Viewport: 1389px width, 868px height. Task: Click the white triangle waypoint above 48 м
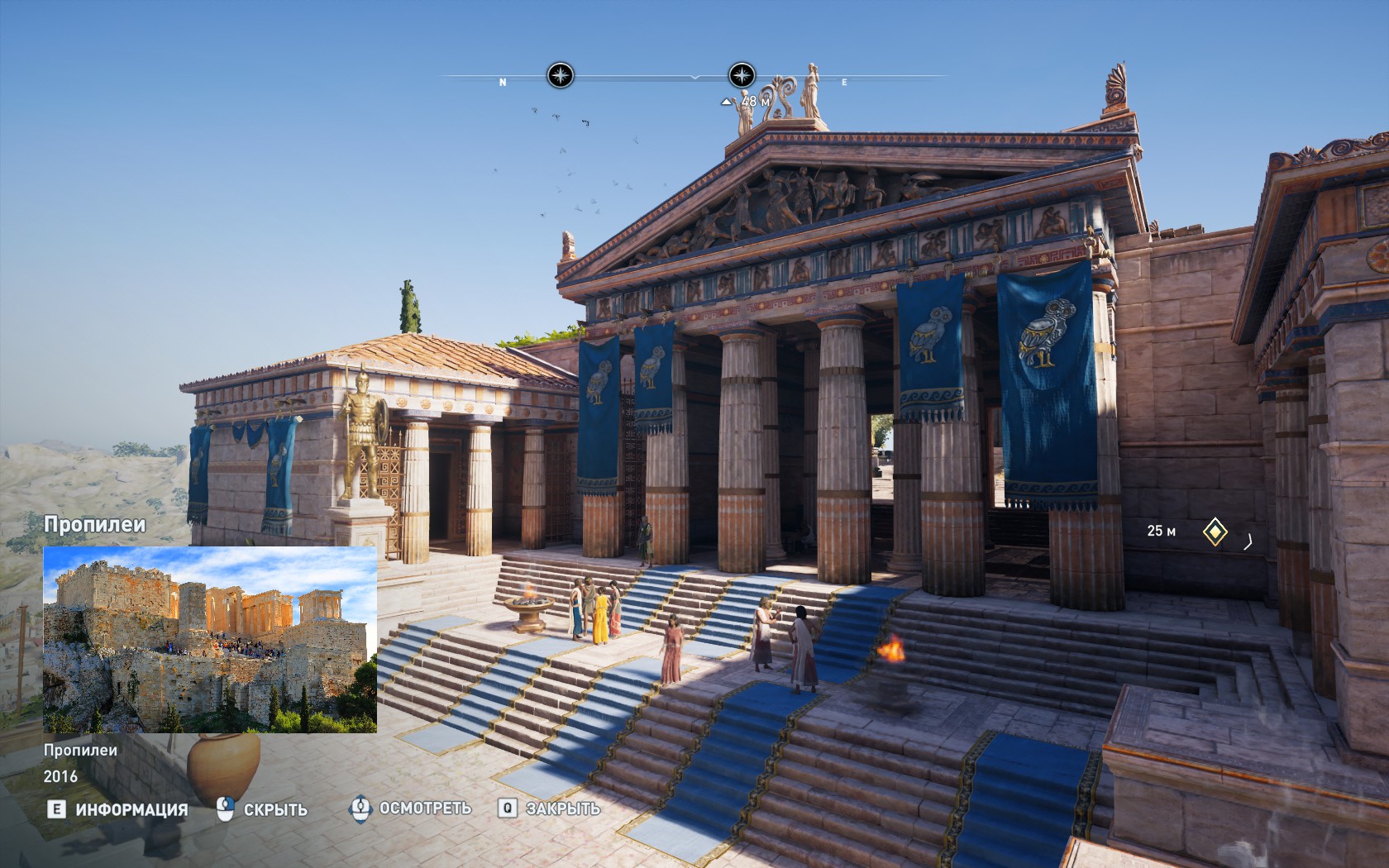pos(726,103)
